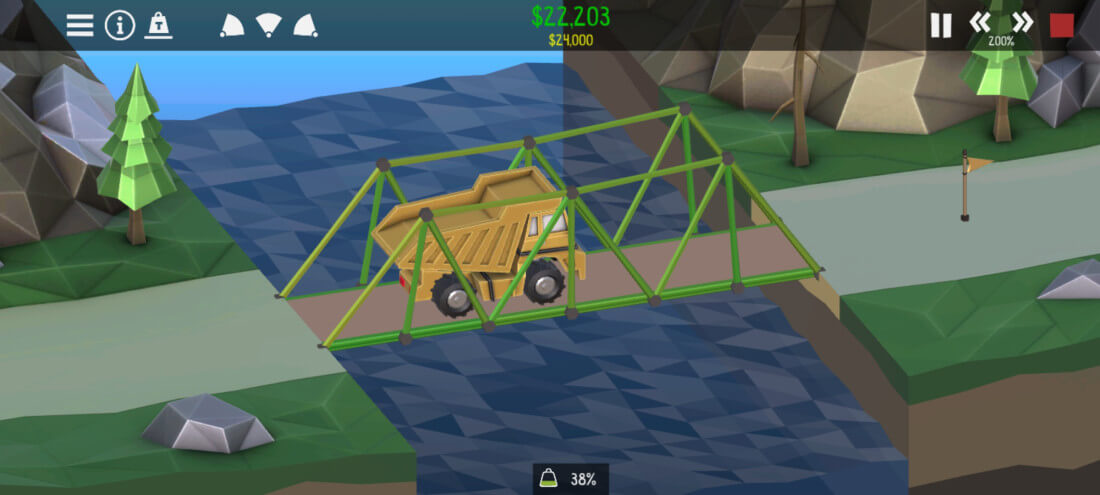Decrease simulation speed with double-left arrows
This screenshot has height=495, width=1100.
click(x=980, y=22)
